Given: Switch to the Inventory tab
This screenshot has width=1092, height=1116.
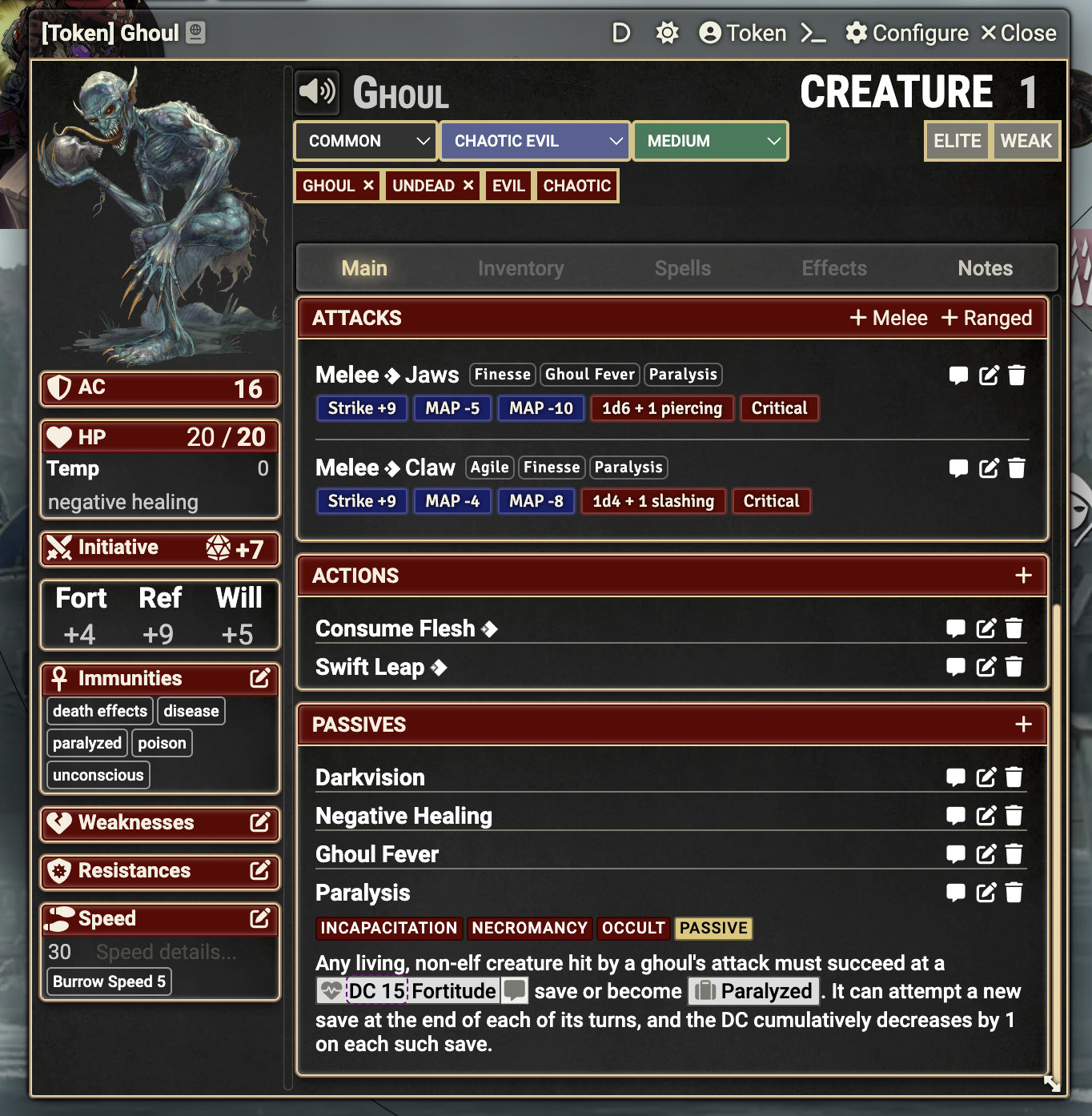Looking at the screenshot, I should [x=520, y=268].
